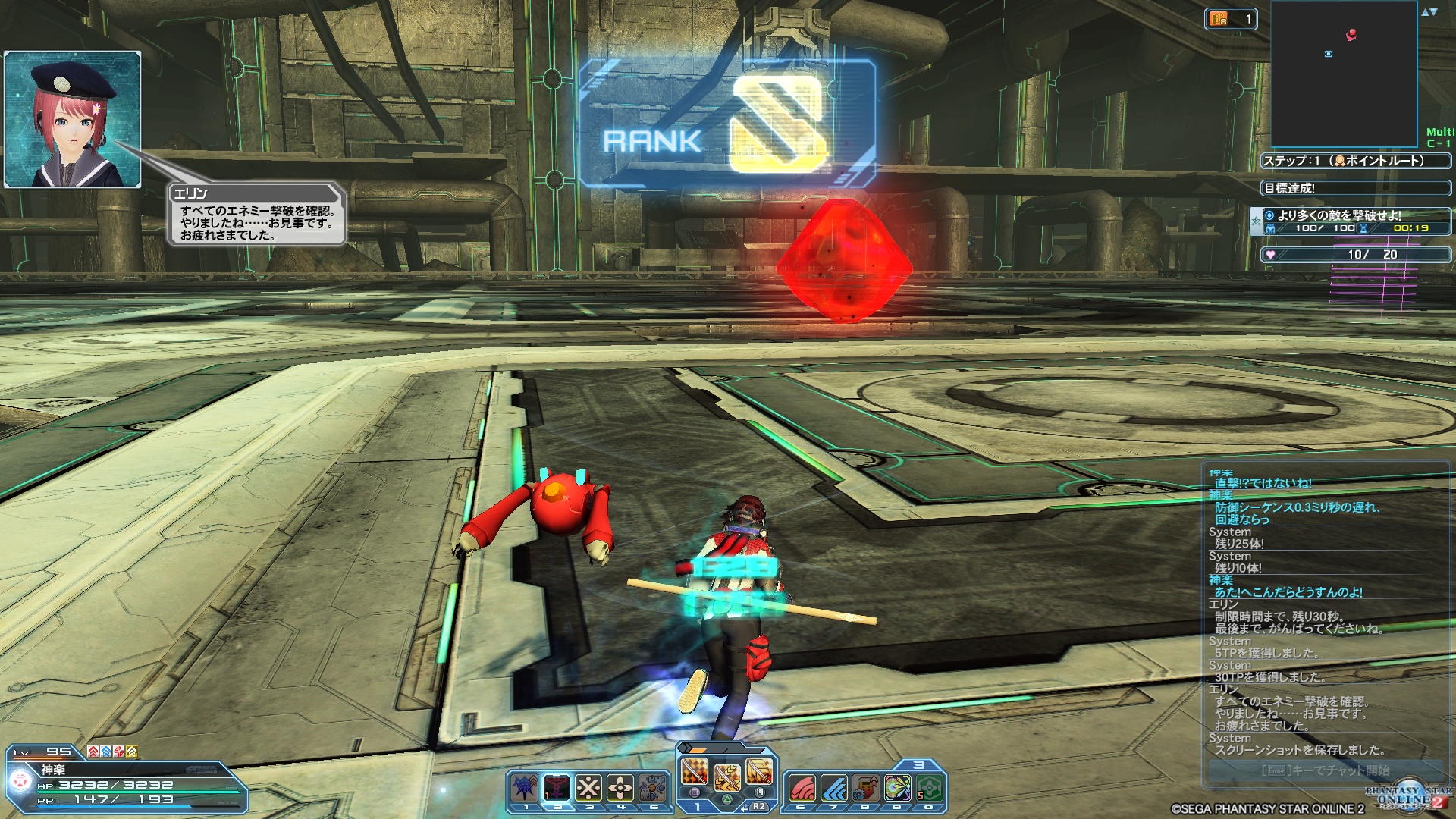The image size is (1456, 819).
Task: Use the green hexagon item in slot 0
Action: [x=929, y=789]
